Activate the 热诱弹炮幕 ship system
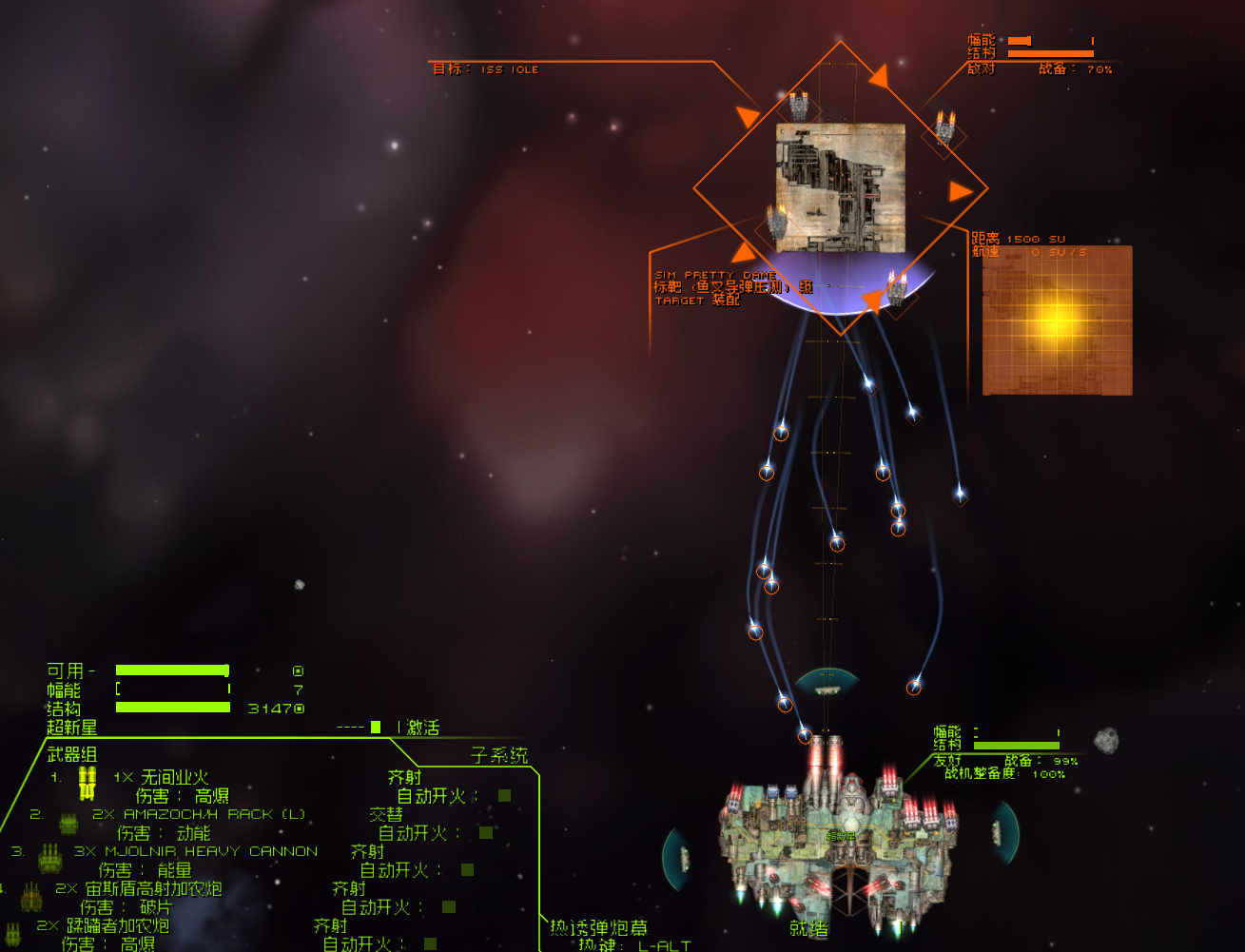The image size is (1245, 952). pos(598,928)
